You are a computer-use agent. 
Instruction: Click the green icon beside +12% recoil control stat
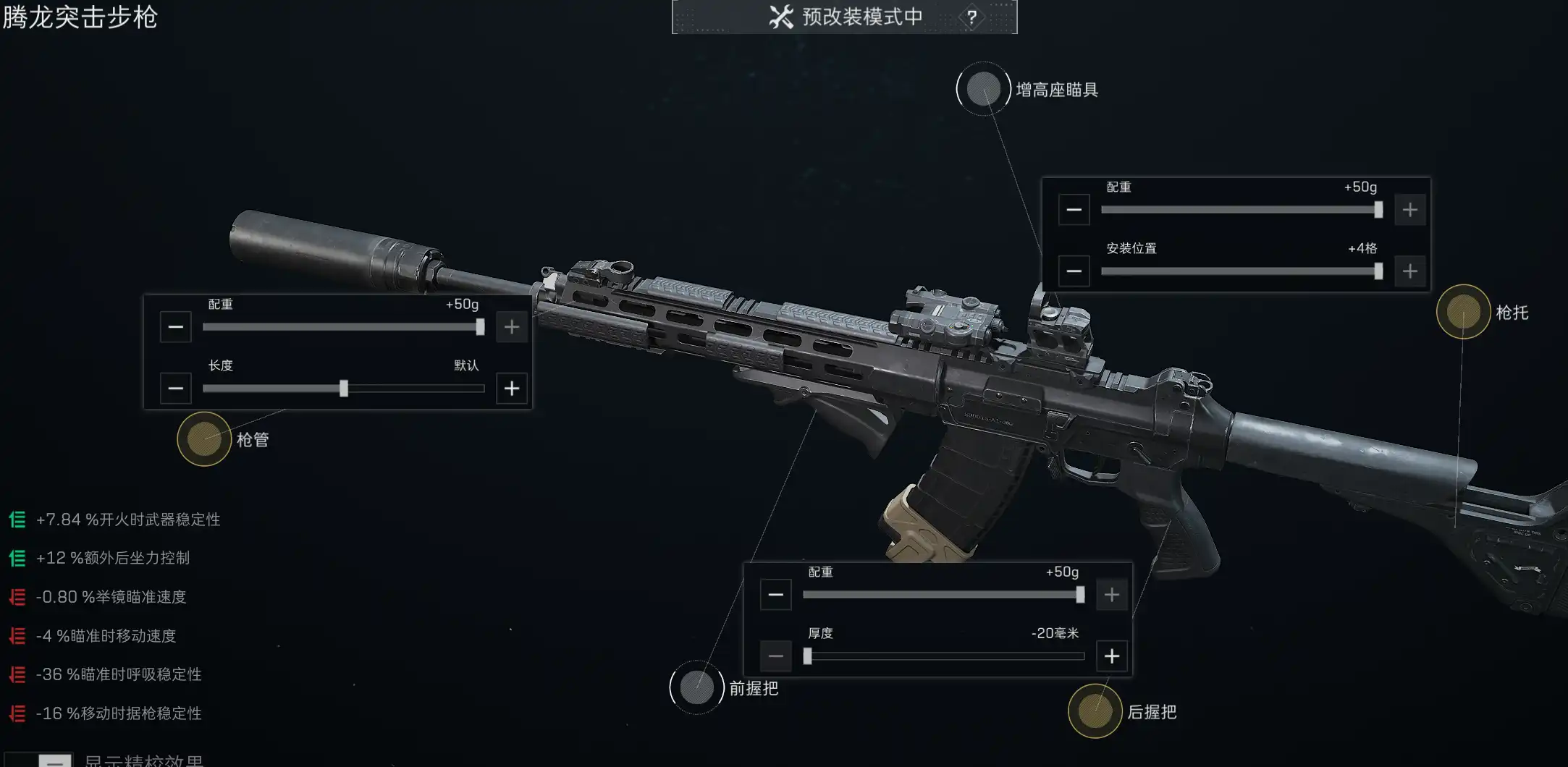coord(17,558)
